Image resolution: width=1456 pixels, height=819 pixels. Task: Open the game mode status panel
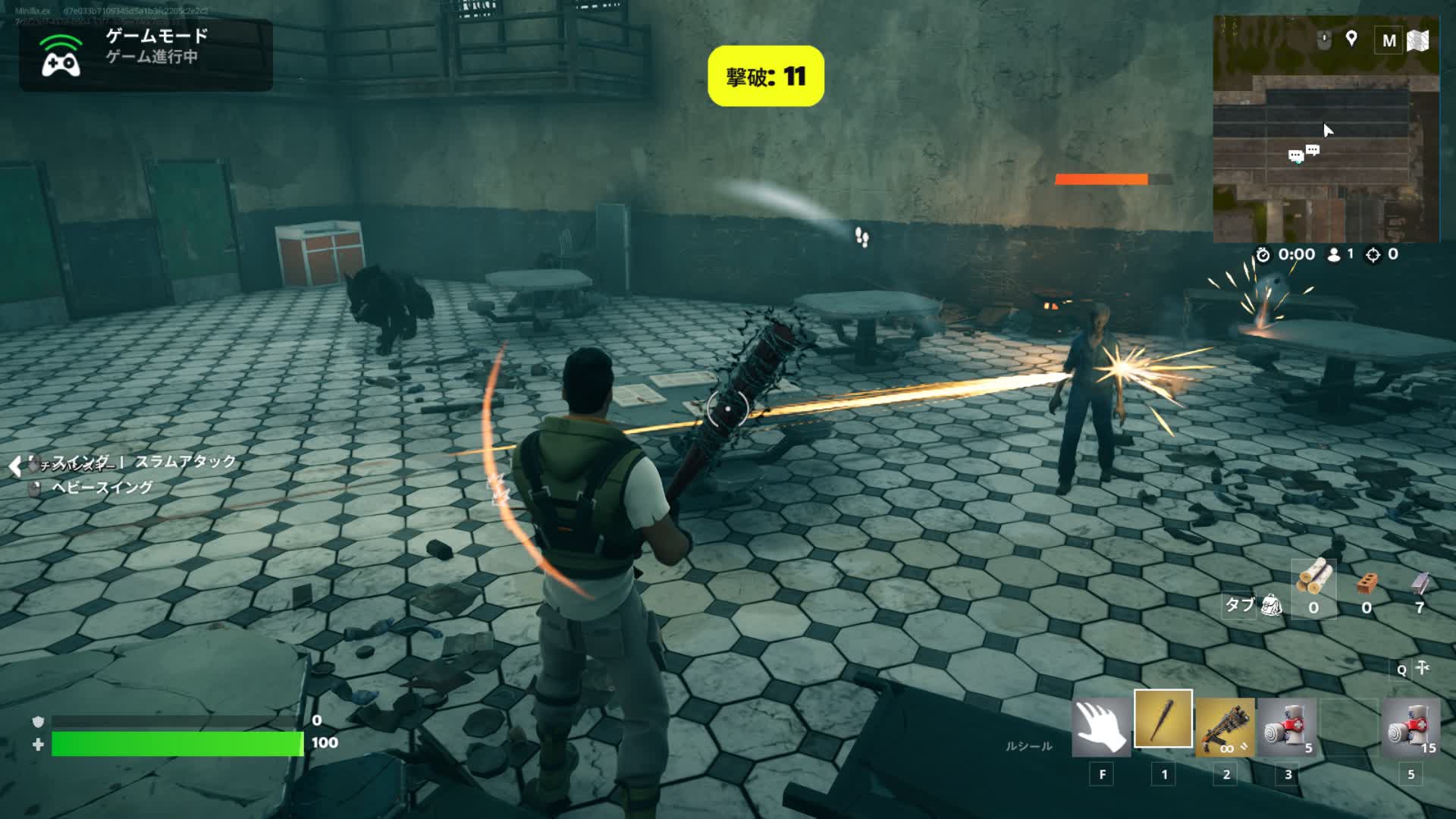pyautogui.click(x=146, y=55)
